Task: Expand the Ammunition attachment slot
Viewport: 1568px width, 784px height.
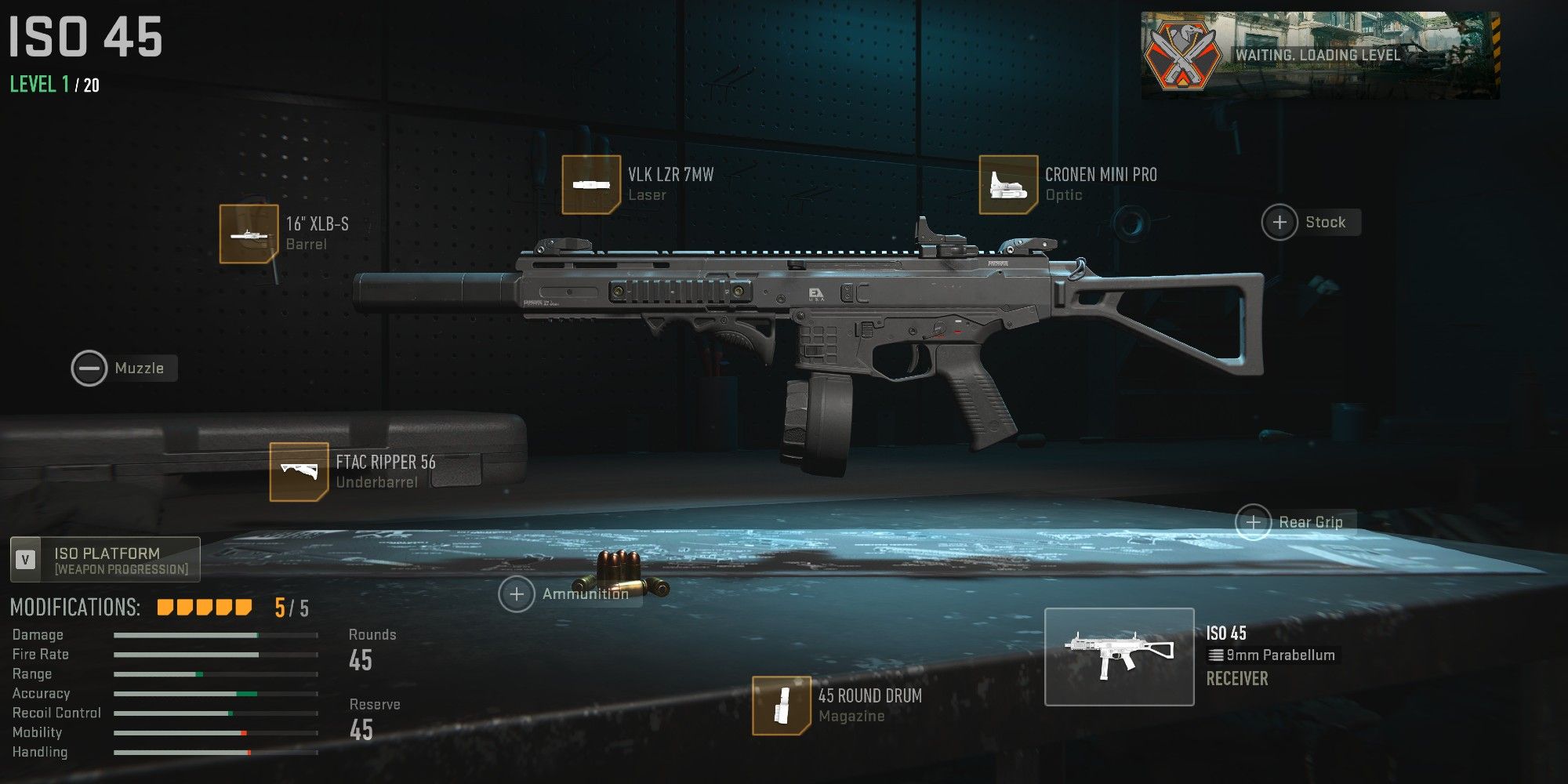Action: [518, 594]
